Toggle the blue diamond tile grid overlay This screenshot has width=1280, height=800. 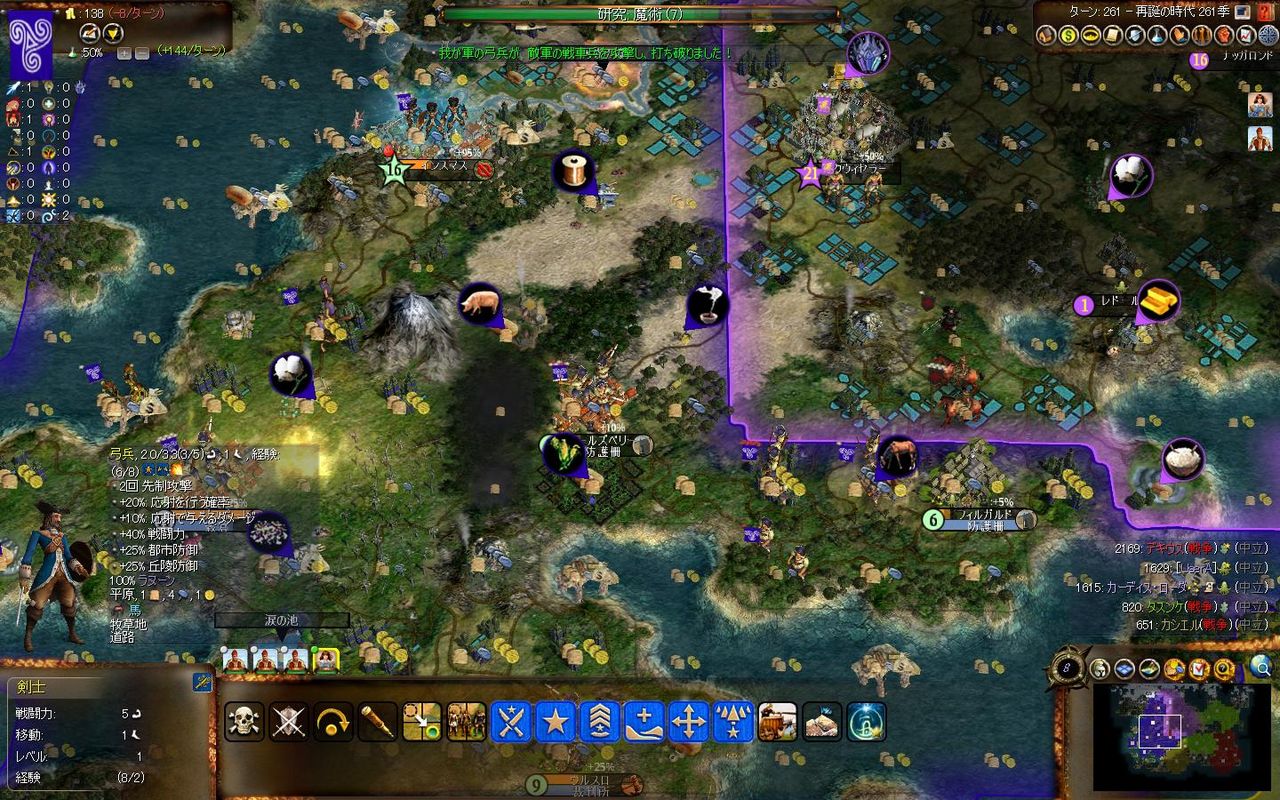(1125, 668)
